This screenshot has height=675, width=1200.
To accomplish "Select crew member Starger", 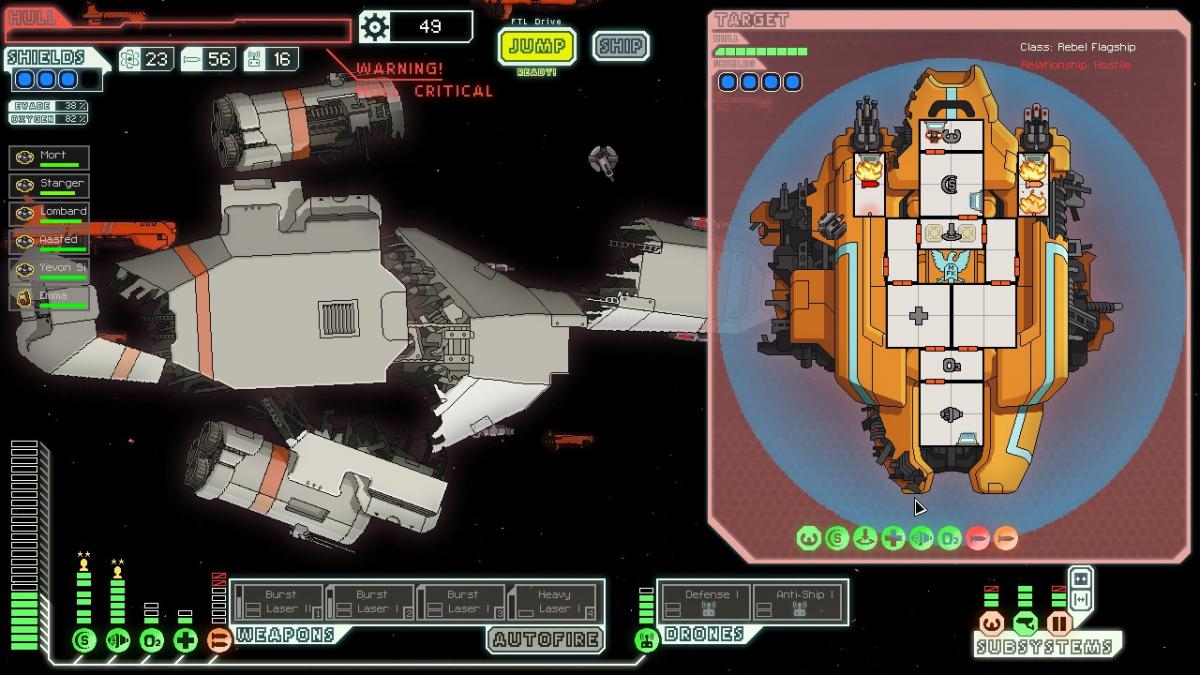I will click(50, 185).
